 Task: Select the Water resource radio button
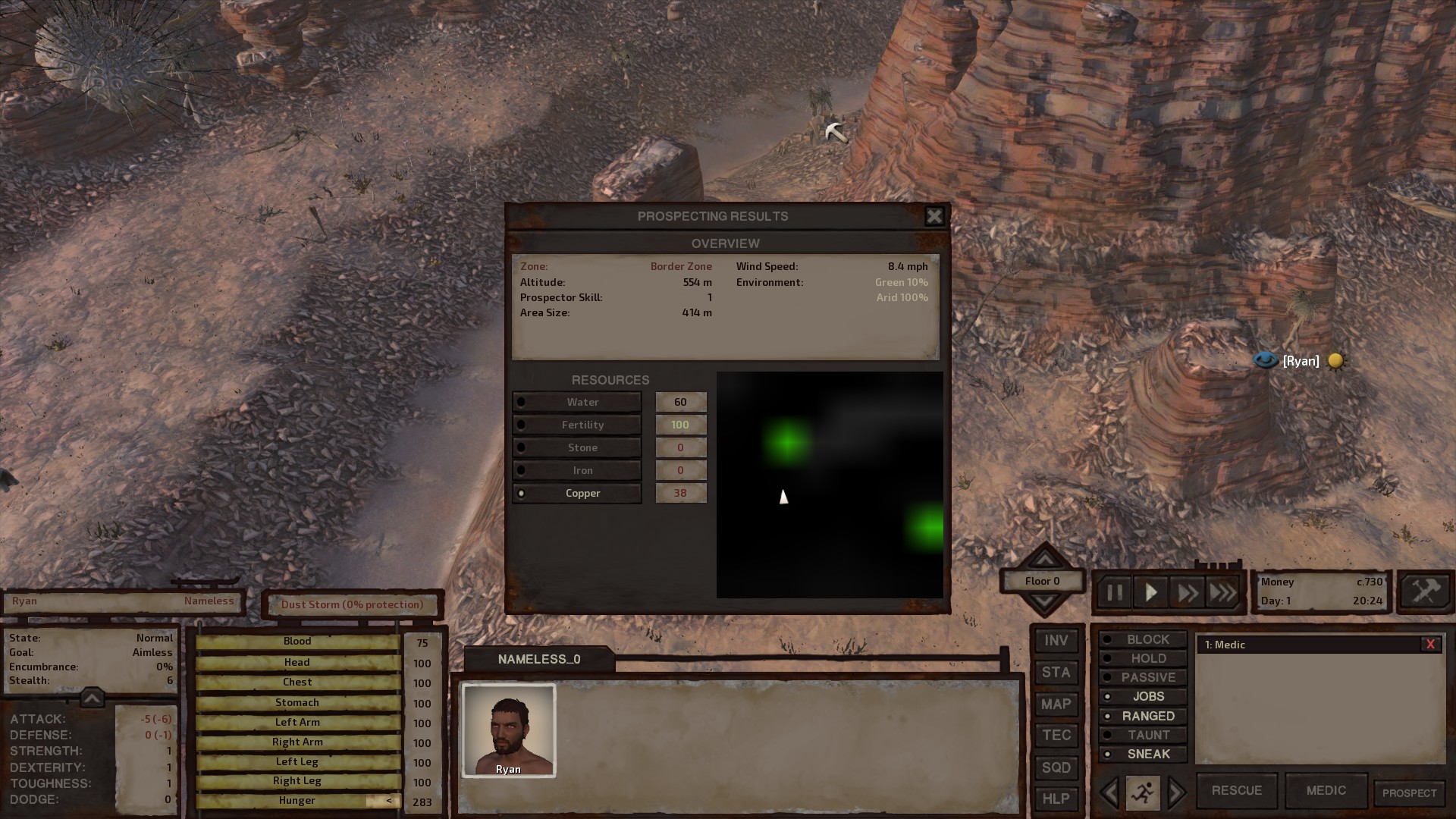click(522, 402)
